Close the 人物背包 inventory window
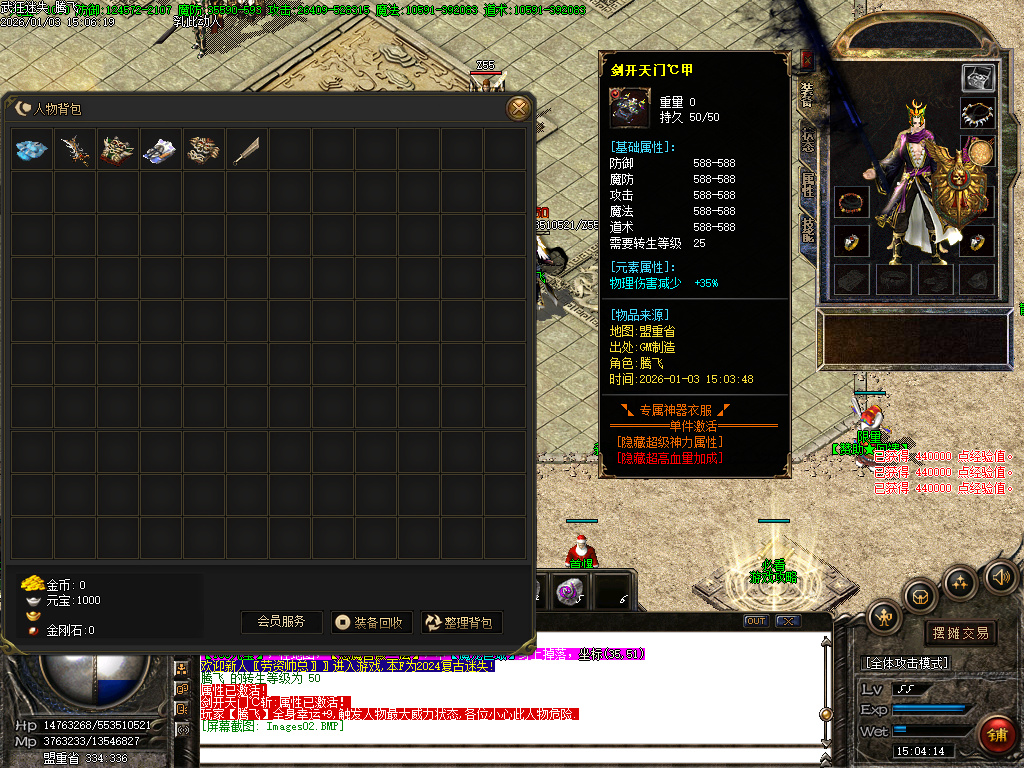 tap(518, 108)
